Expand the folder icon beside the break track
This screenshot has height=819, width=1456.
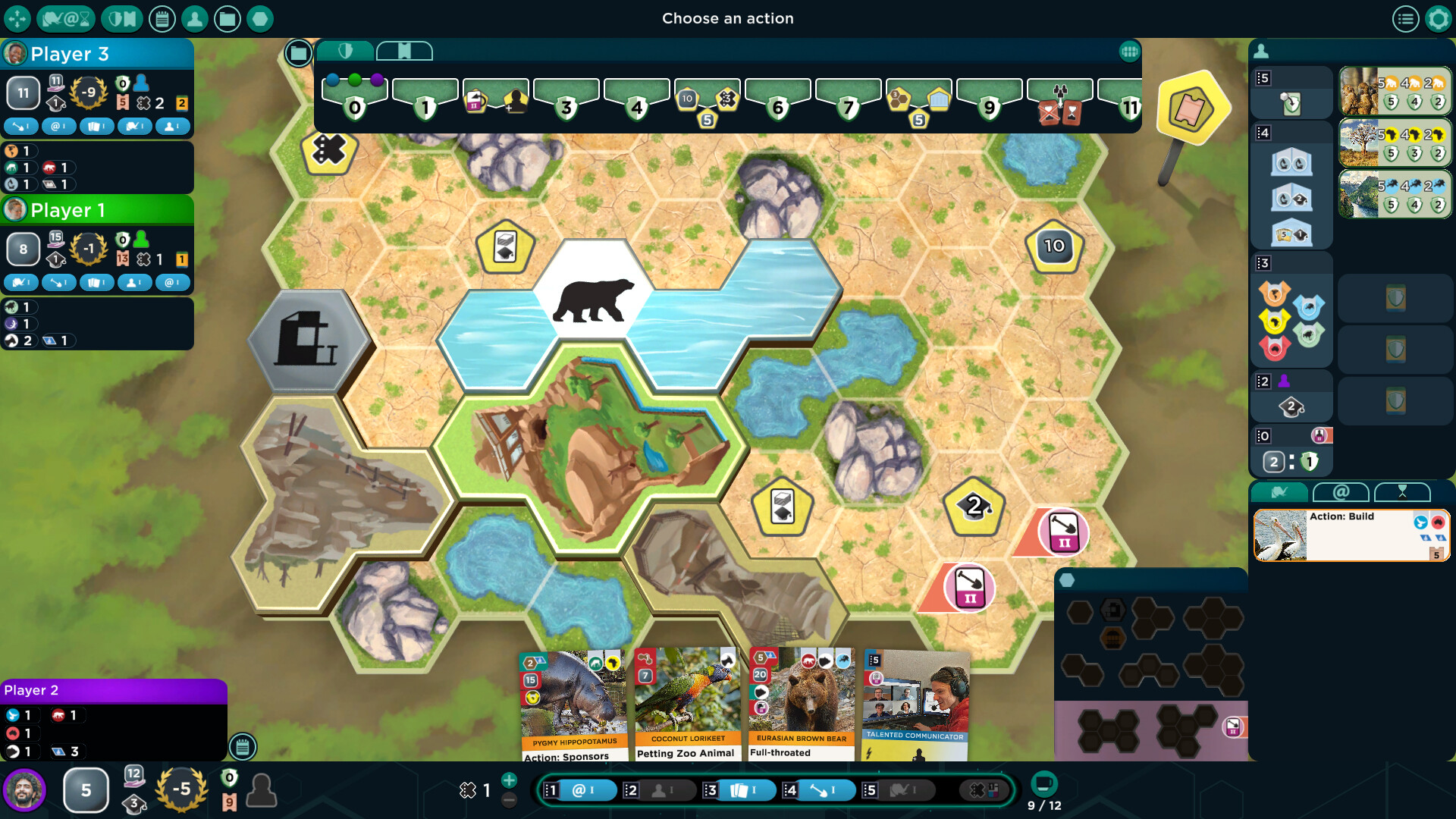[299, 53]
